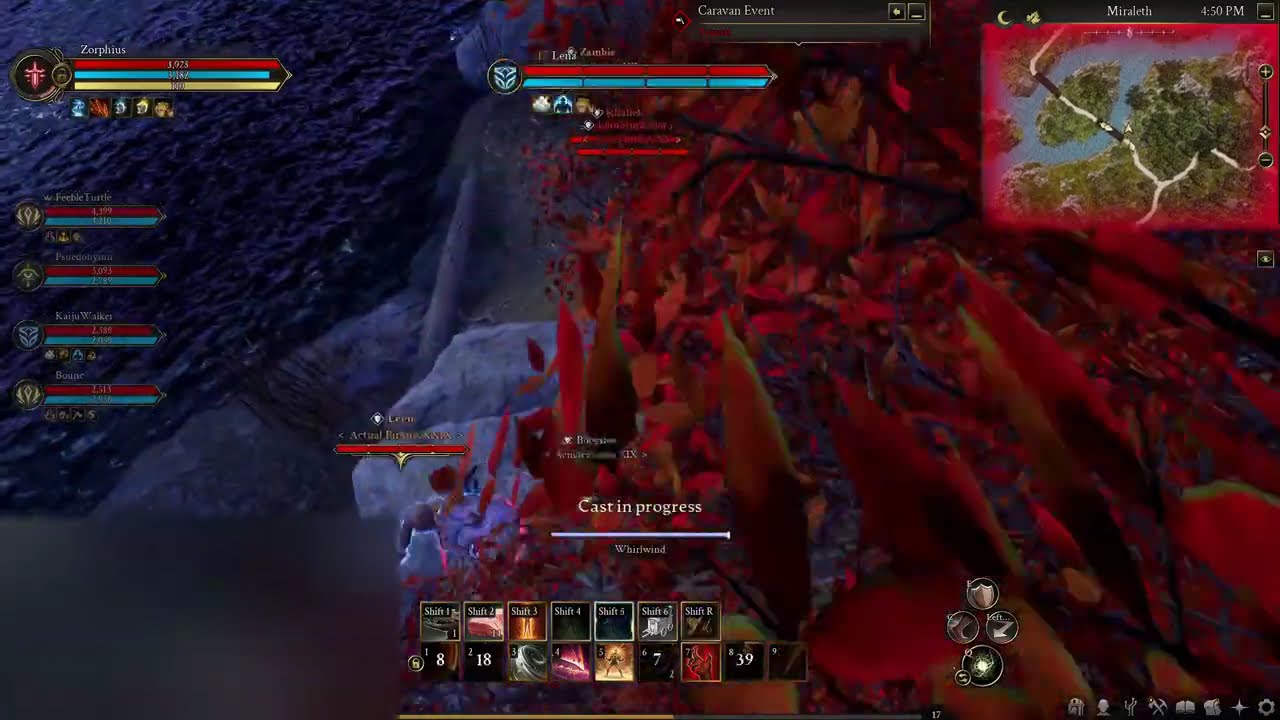
Task: Expand the arrow next to the Caravan Event icon
Action: pos(897,11)
